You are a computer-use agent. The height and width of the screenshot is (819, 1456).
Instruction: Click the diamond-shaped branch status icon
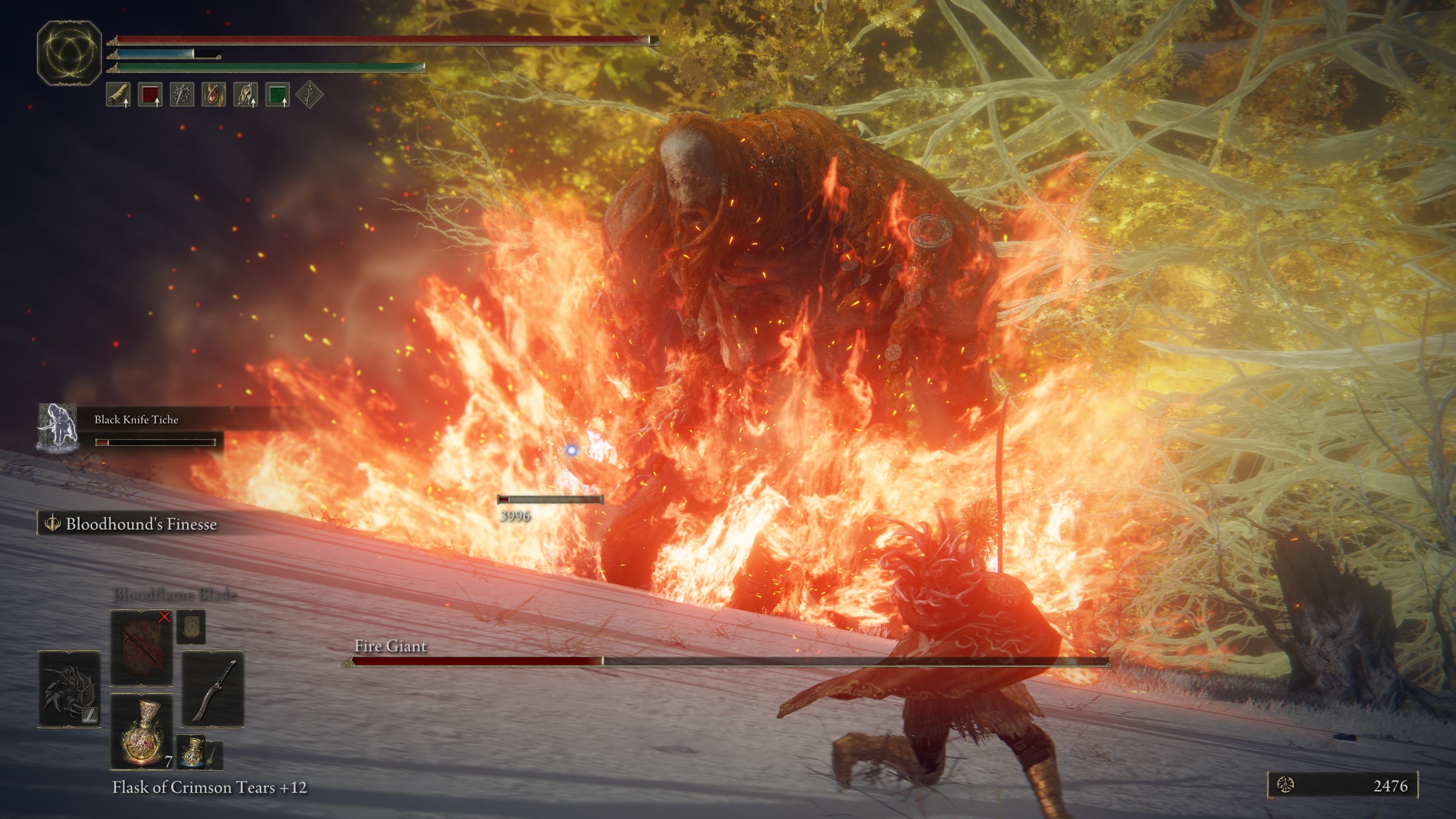(309, 94)
